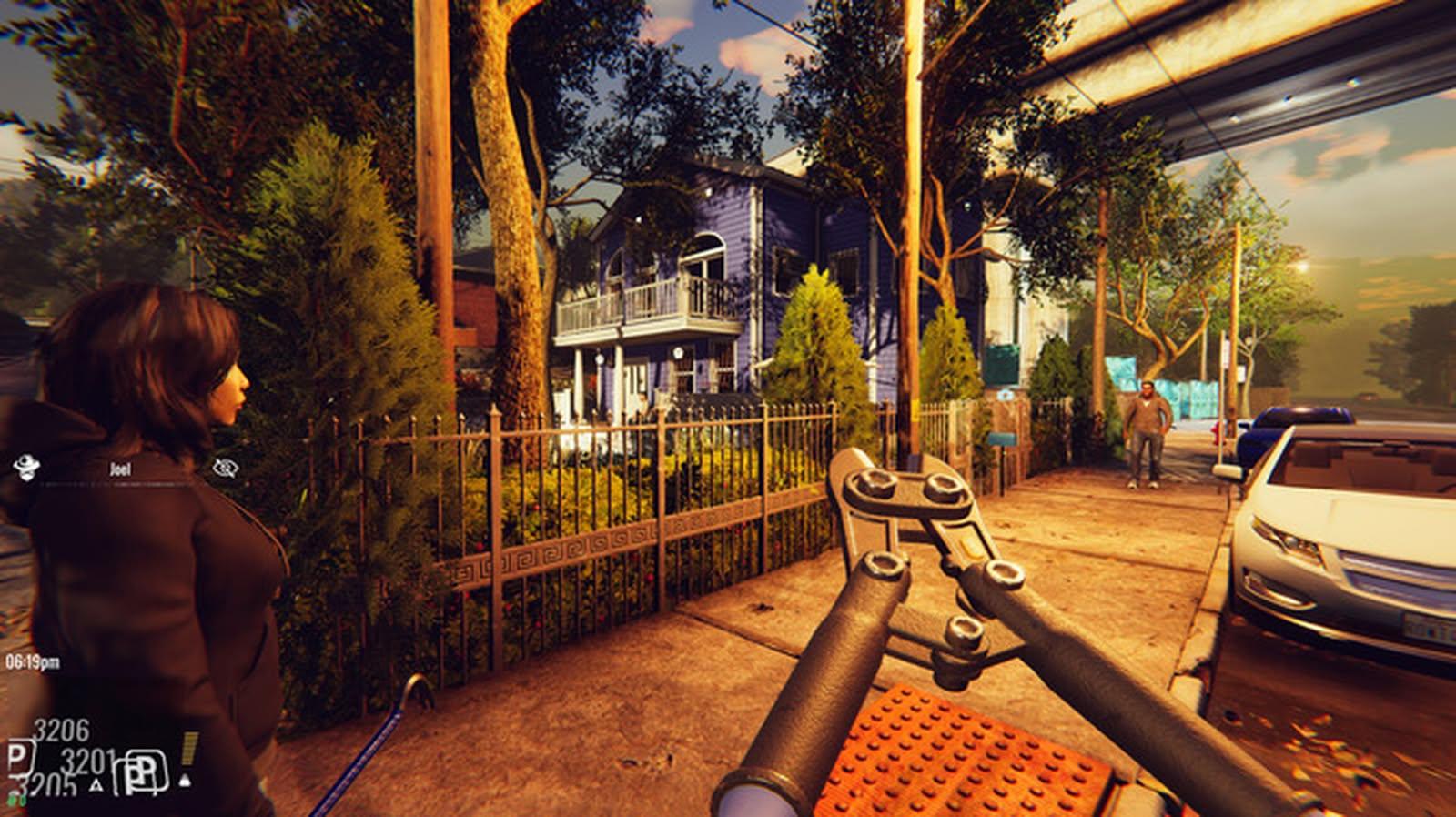Select the 06:19pm clock display
This screenshot has width=1456, height=817.
coord(33,661)
